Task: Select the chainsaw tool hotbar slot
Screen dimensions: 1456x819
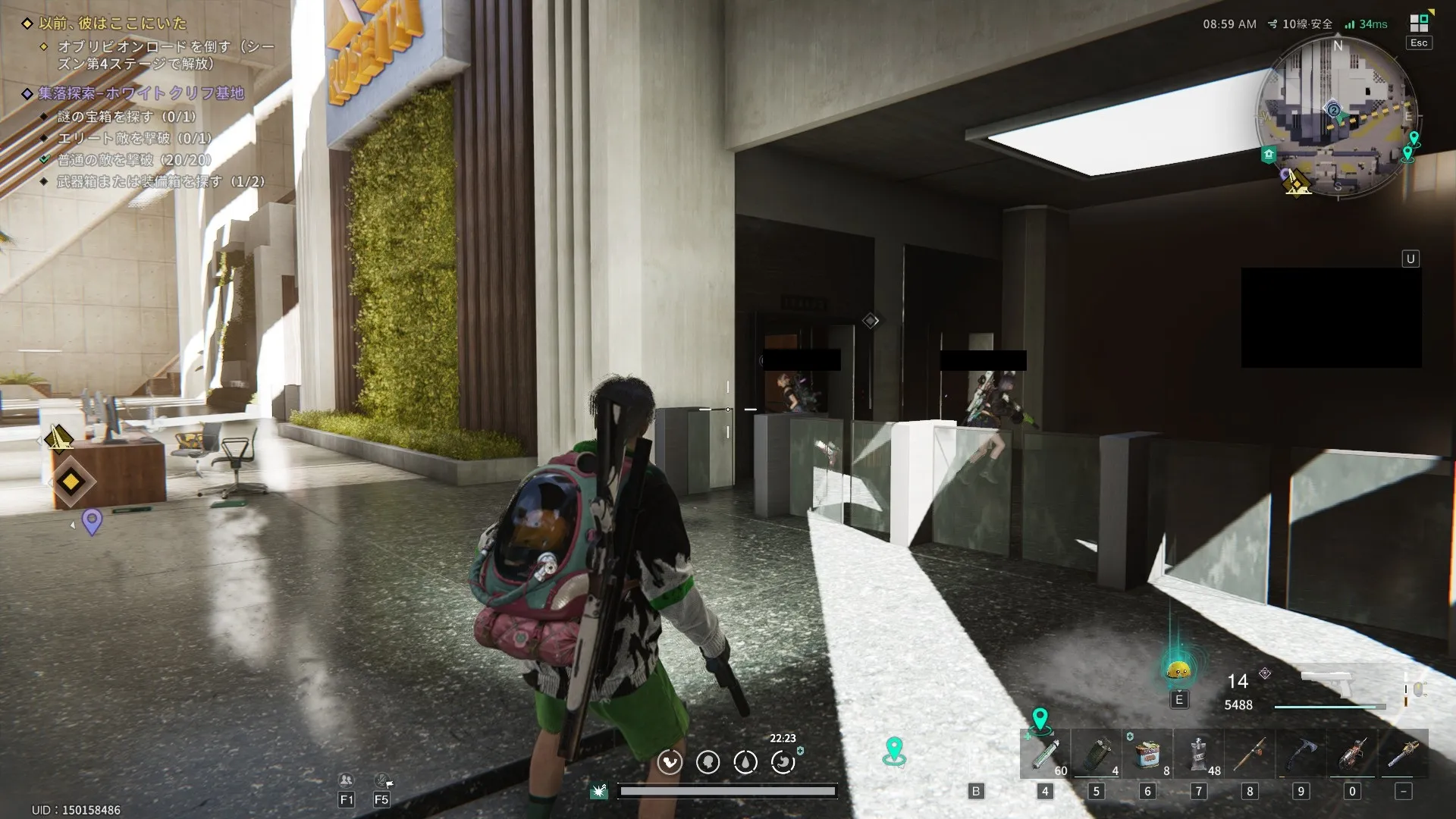Action: click(x=1403, y=754)
